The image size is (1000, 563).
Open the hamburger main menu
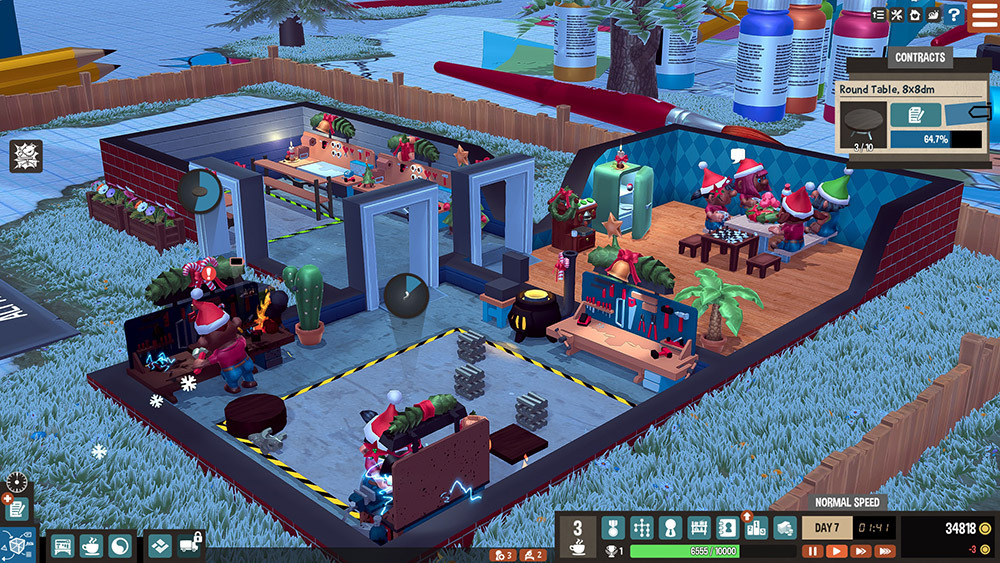(x=983, y=17)
